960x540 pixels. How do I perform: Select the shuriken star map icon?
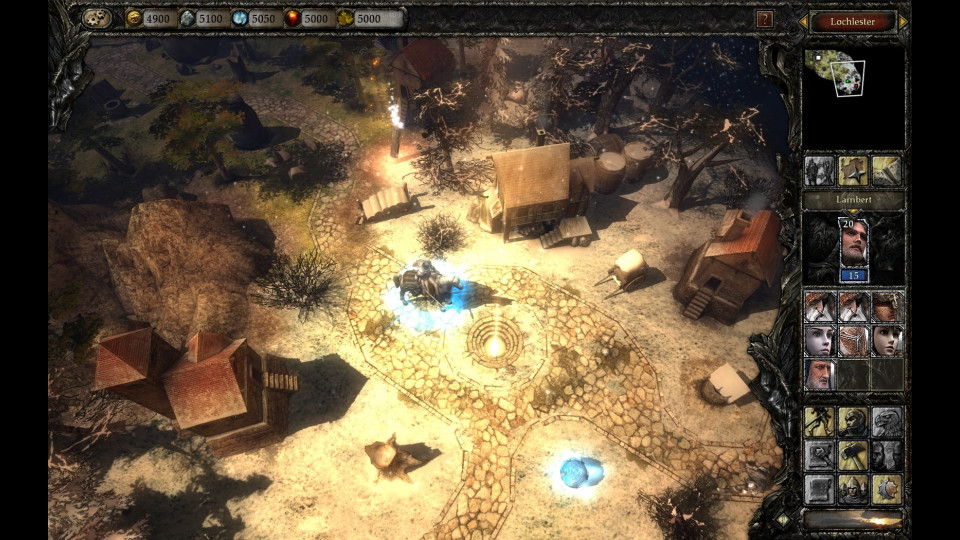coord(853,170)
